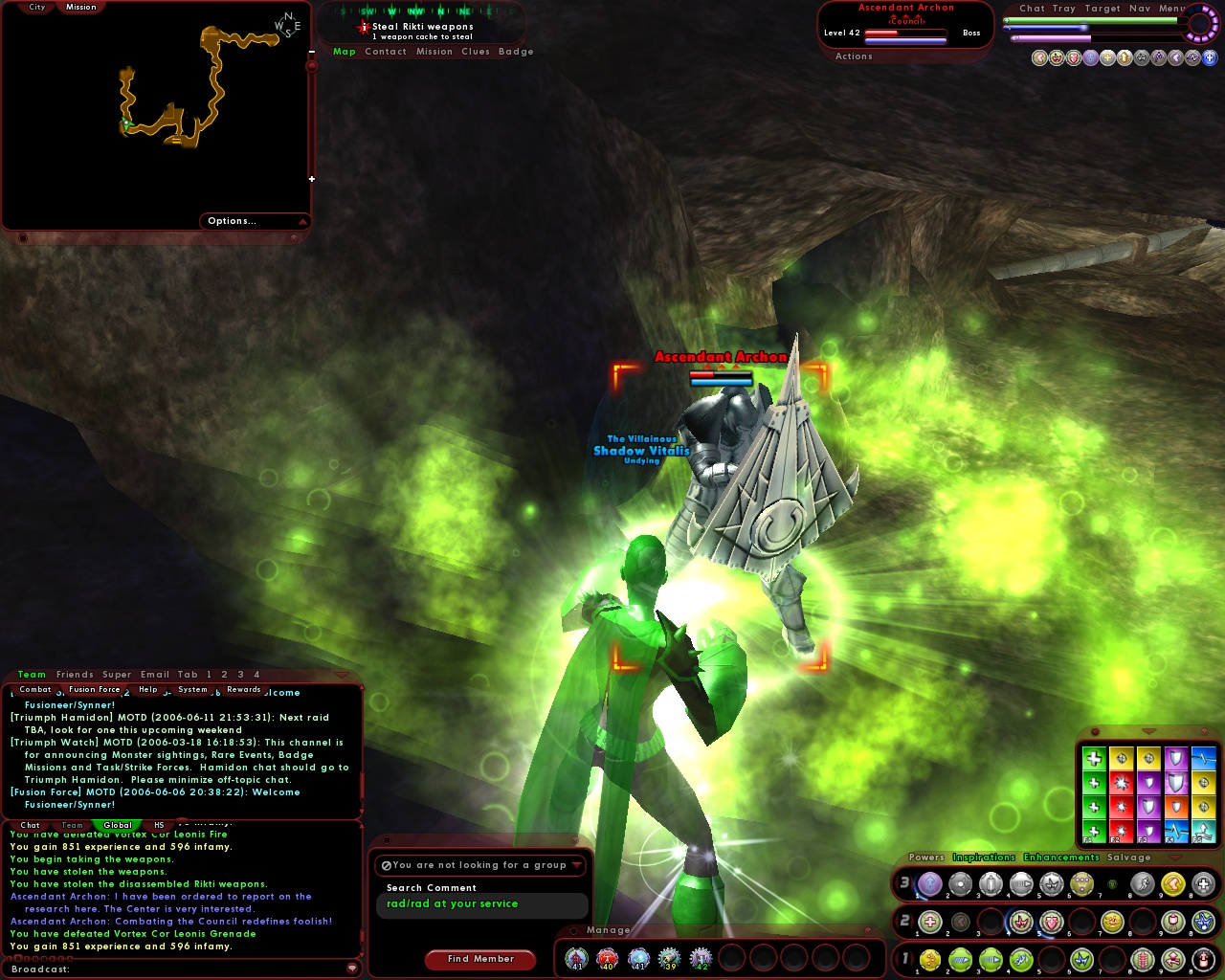Use the yellow inspiration in the top row
Viewport: 1225px width, 980px height.
[x=1122, y=757]
